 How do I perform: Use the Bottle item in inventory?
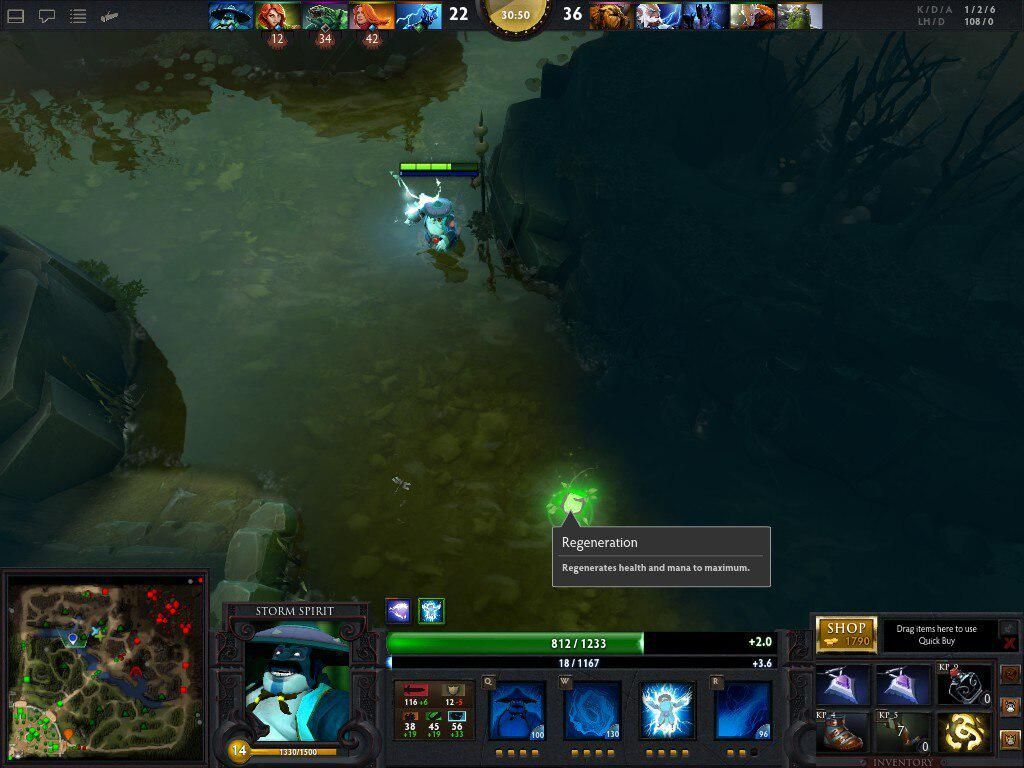963,685
